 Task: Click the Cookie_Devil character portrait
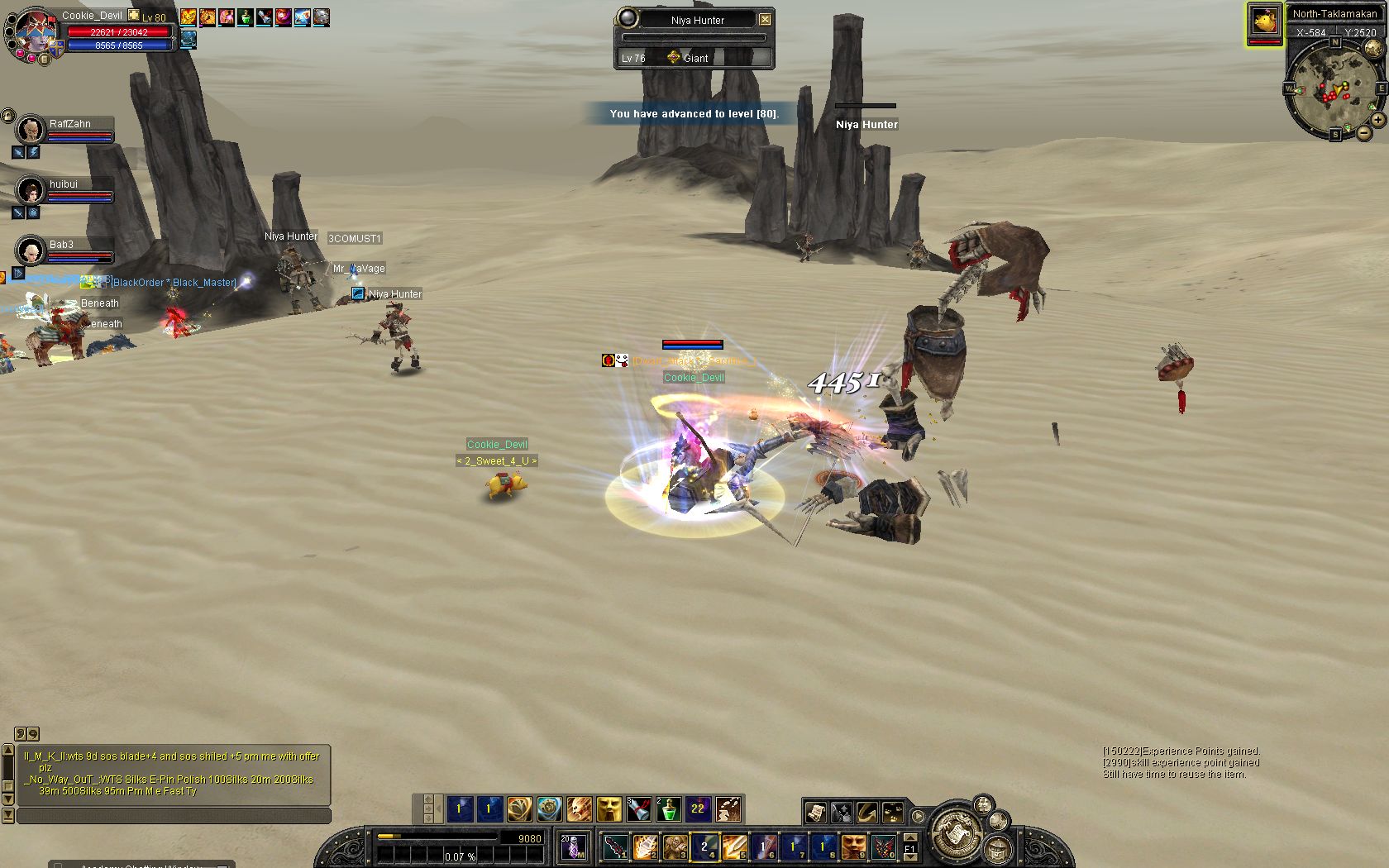33,31
